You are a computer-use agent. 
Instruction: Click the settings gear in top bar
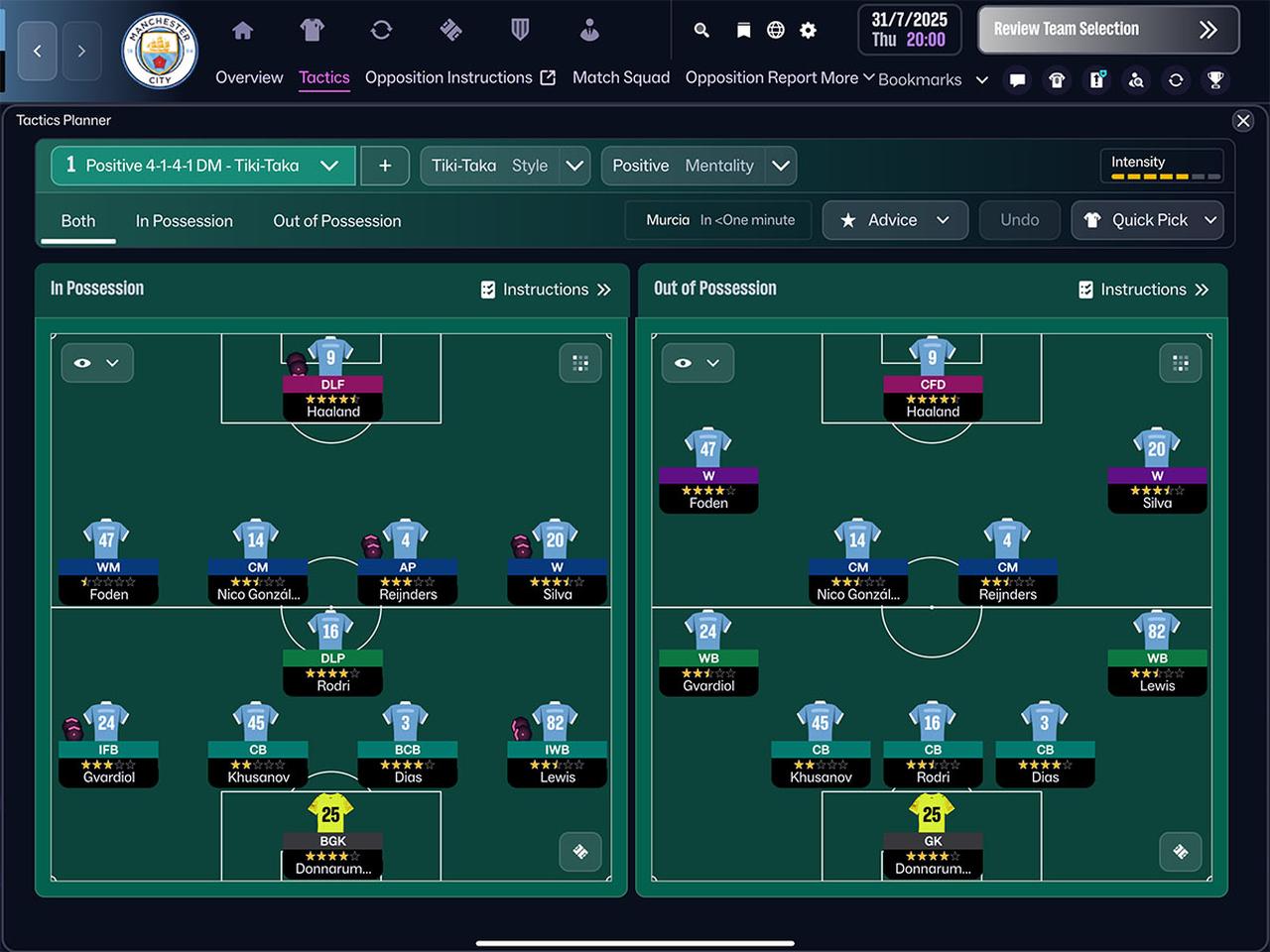(x=808, y=31)
